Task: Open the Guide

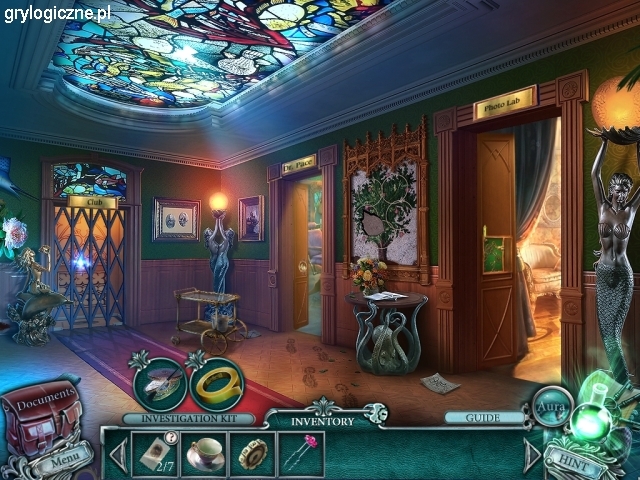Action: click(x=484, y=418)
